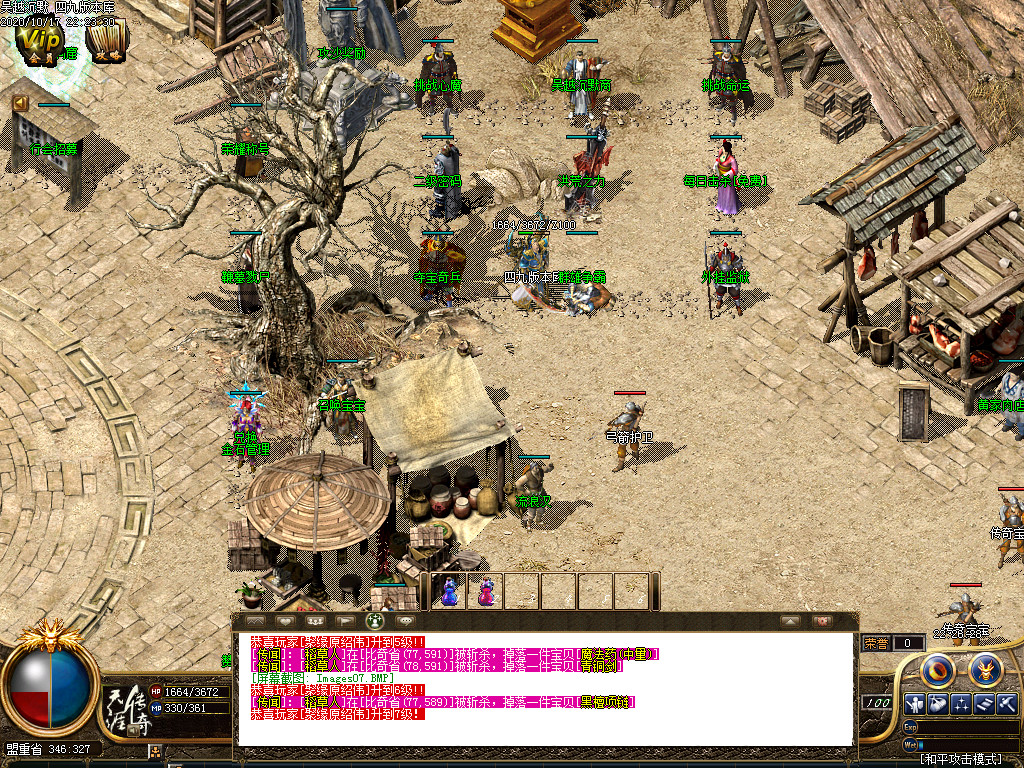This screenshot has width=1024, height=768.
Task: Open the round orange ring button
Action: point(938,669)
